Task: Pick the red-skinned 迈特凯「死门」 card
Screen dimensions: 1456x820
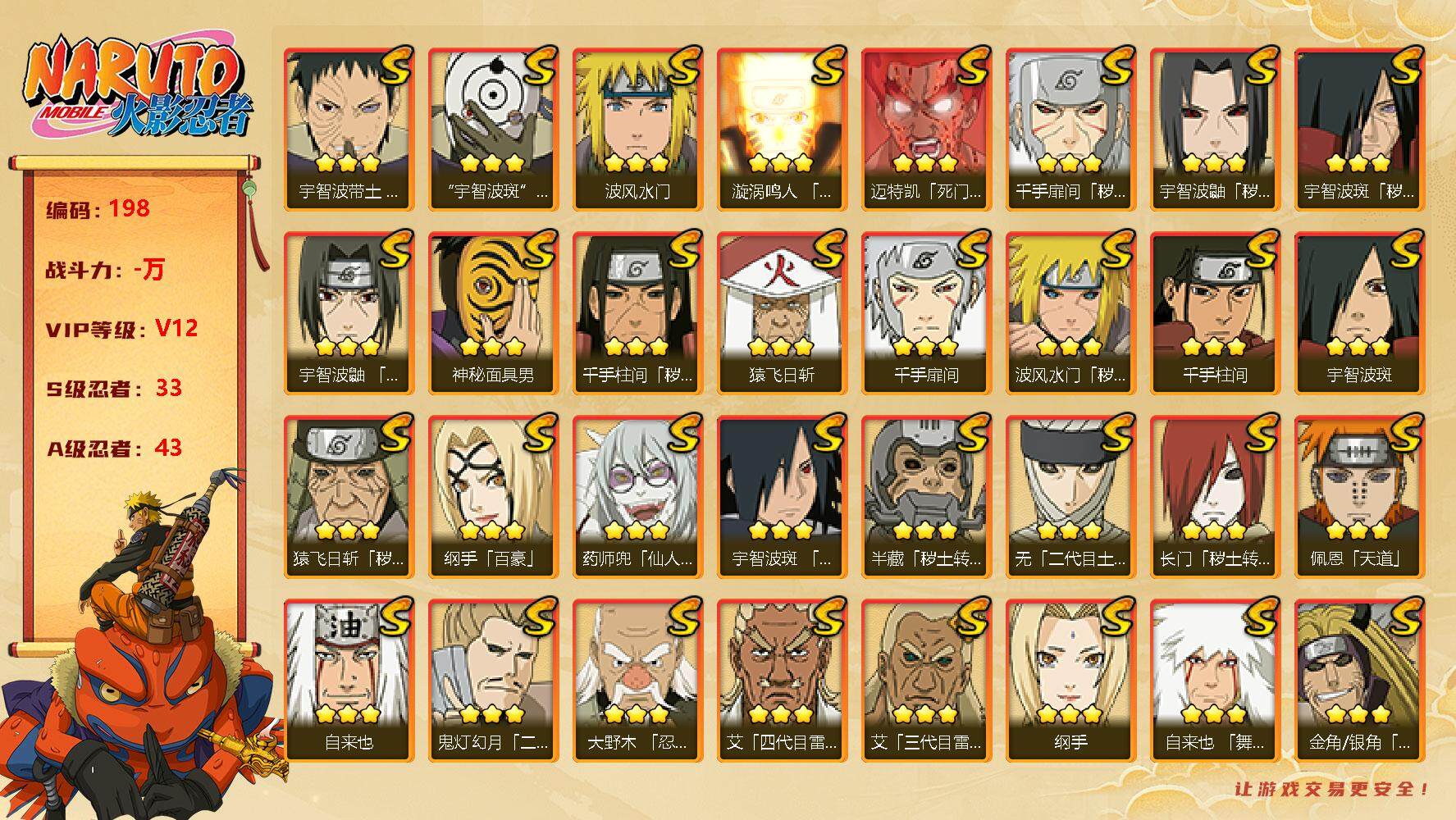Action: [926, 129]
